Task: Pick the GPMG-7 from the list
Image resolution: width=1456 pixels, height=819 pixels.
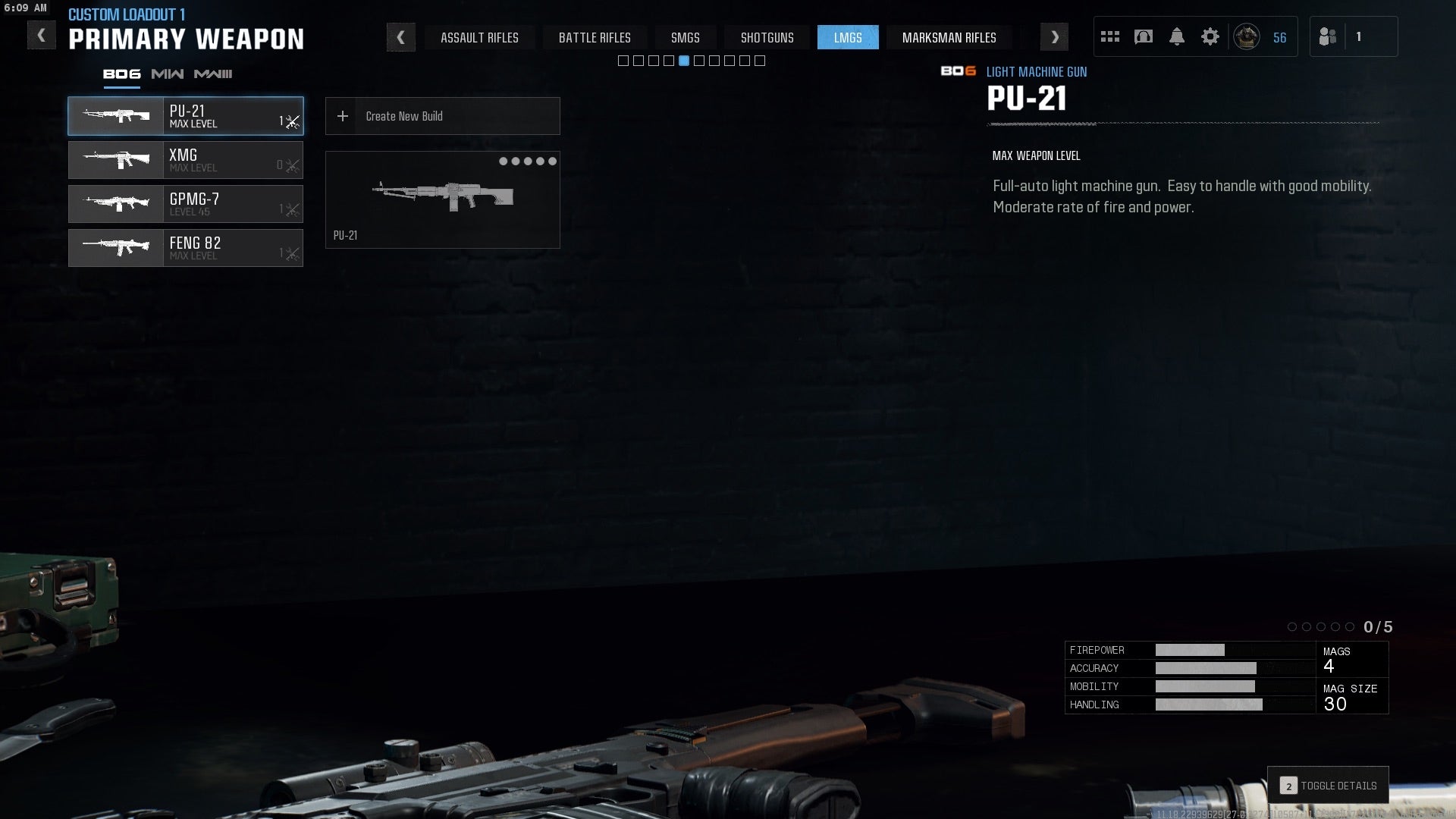Action: coord(186,204)
